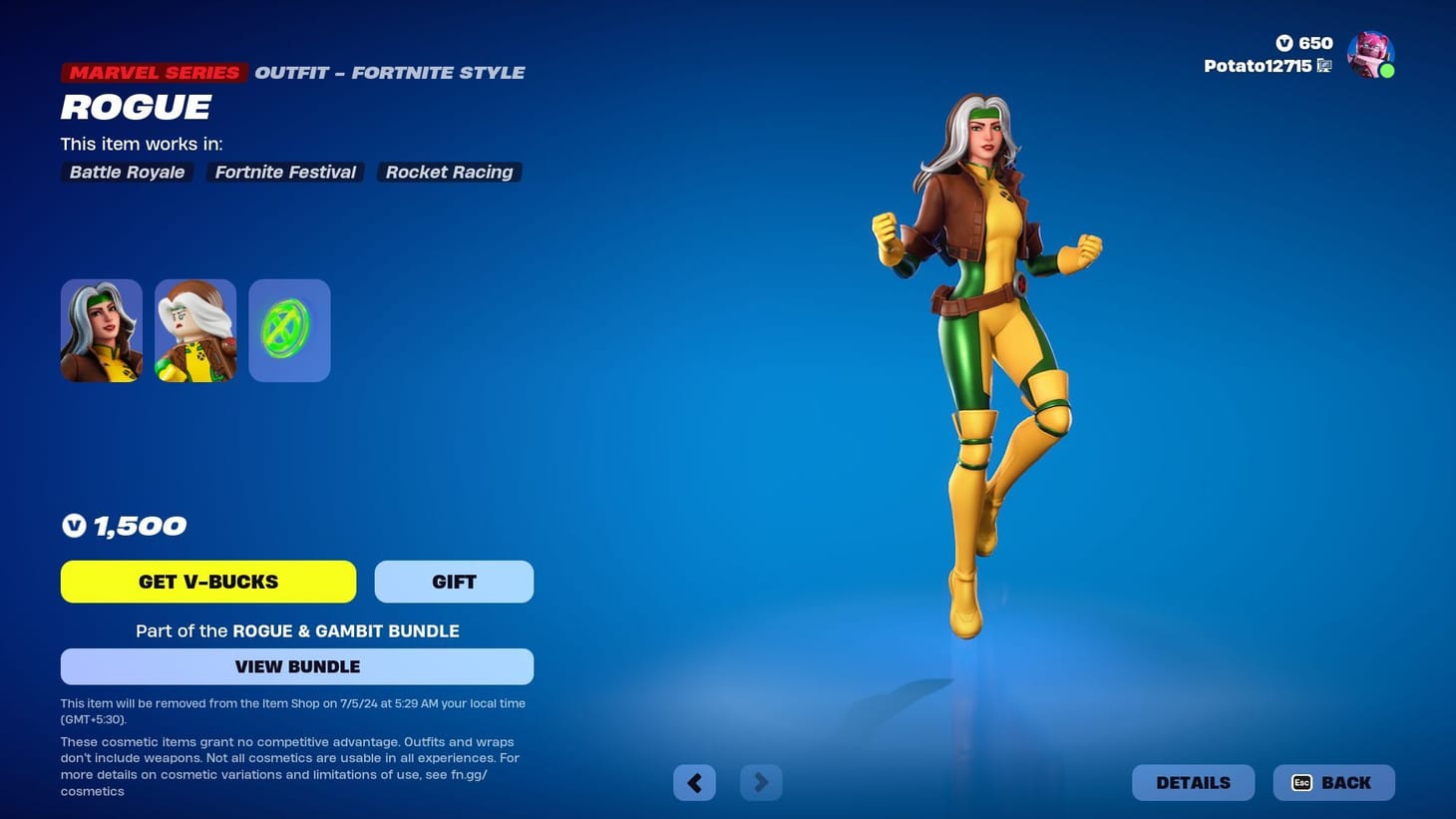View the Rogue & Gambit bundle
1456x819 pixels.
tap(297, 666)
